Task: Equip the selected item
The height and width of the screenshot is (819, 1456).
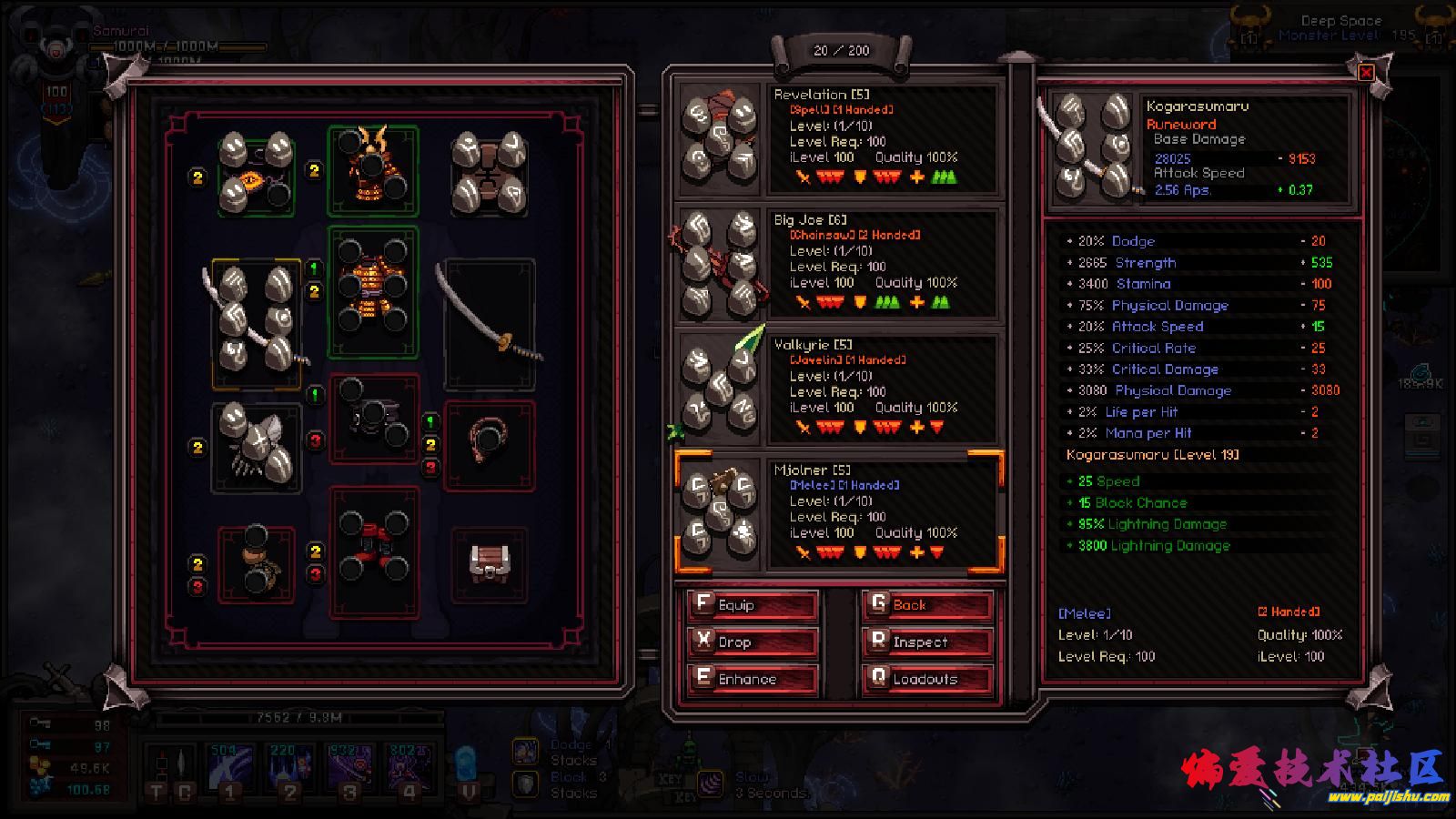Action: 752,605
